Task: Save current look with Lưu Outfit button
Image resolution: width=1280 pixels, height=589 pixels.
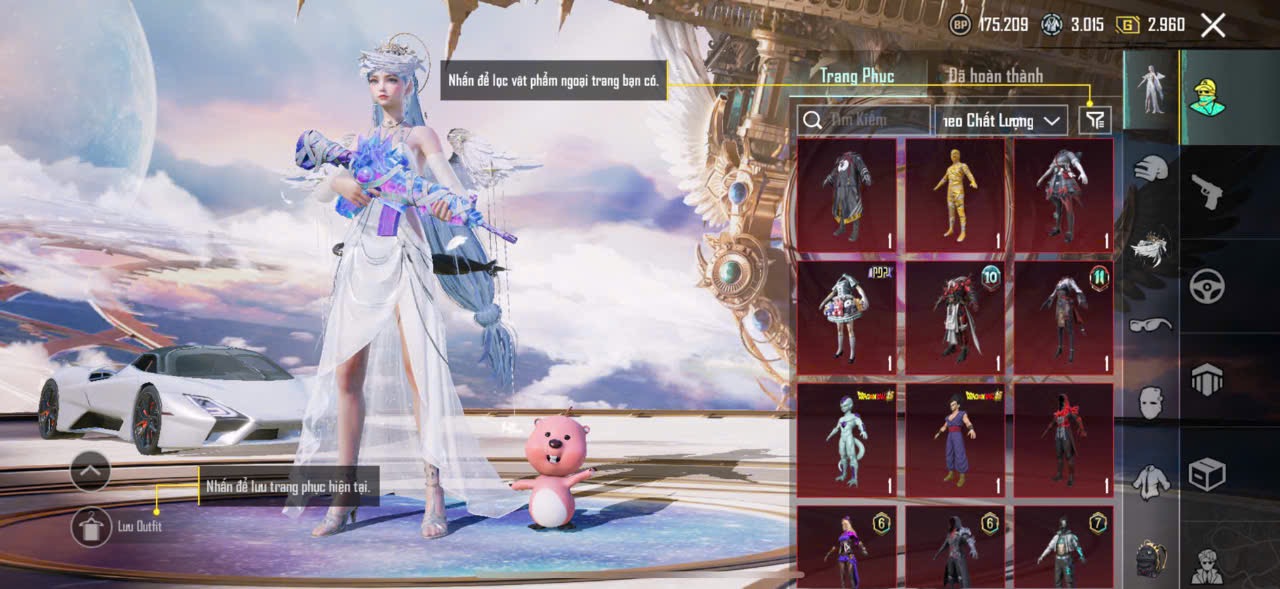Action: 92,526
